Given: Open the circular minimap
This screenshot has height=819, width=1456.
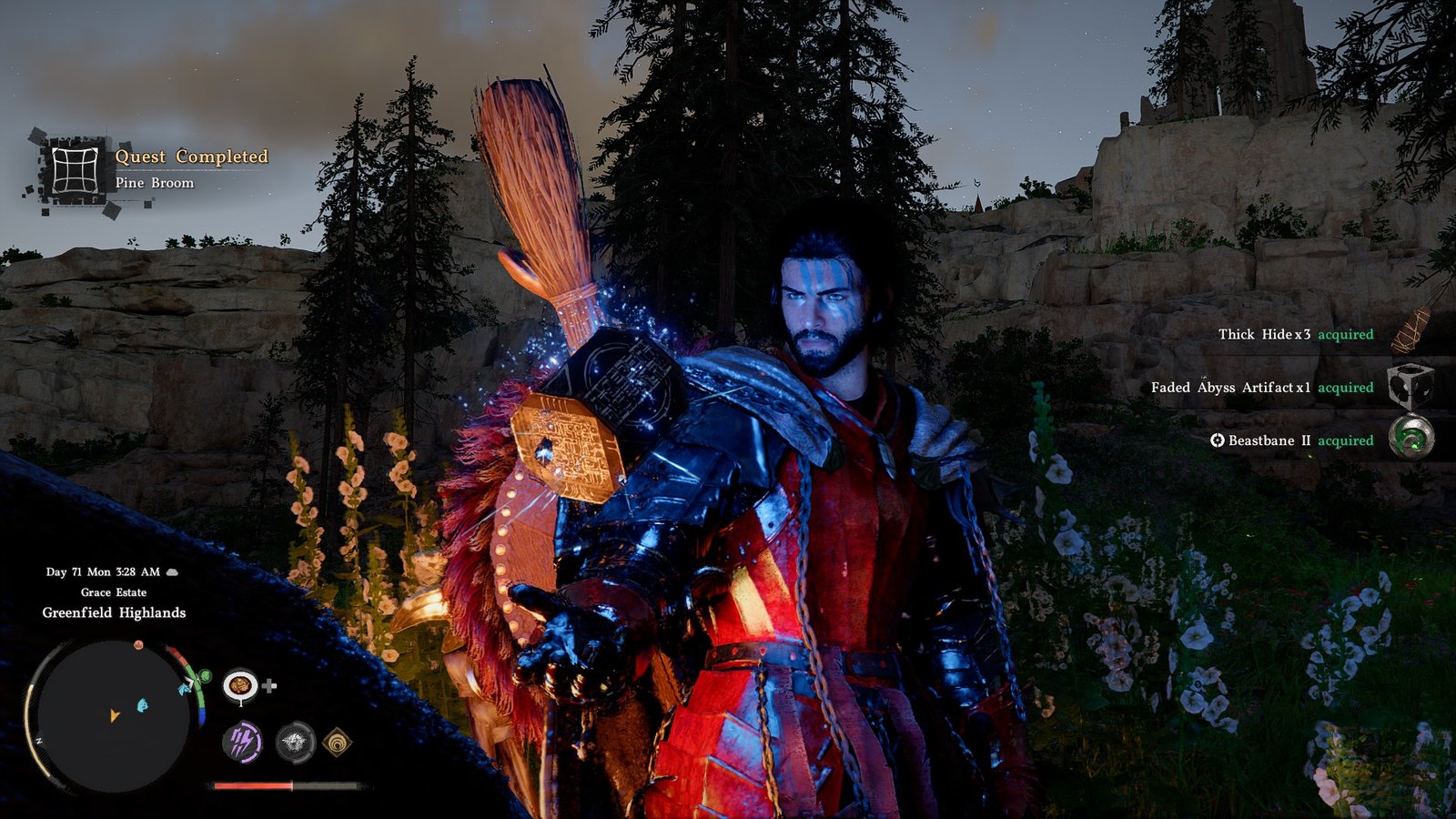Looking at the screenshot, I should [x=114, y=715].
